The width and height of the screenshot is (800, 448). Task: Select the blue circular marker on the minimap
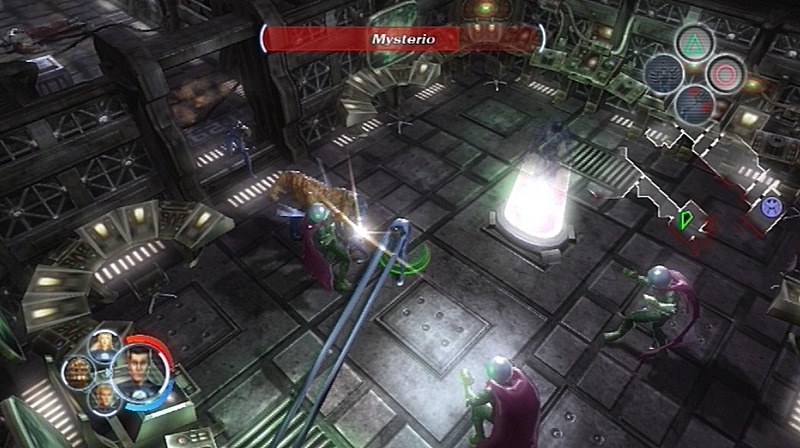[x=771, y=207]
